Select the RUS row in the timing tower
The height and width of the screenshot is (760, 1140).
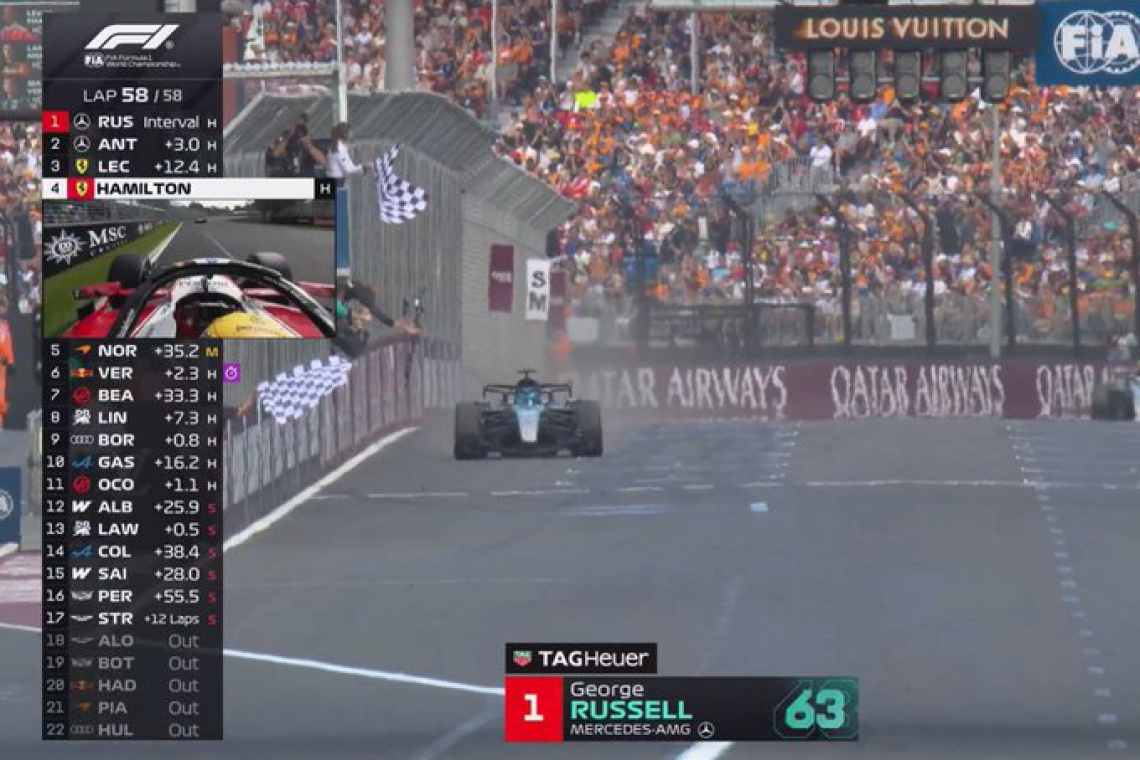point(131,122)
